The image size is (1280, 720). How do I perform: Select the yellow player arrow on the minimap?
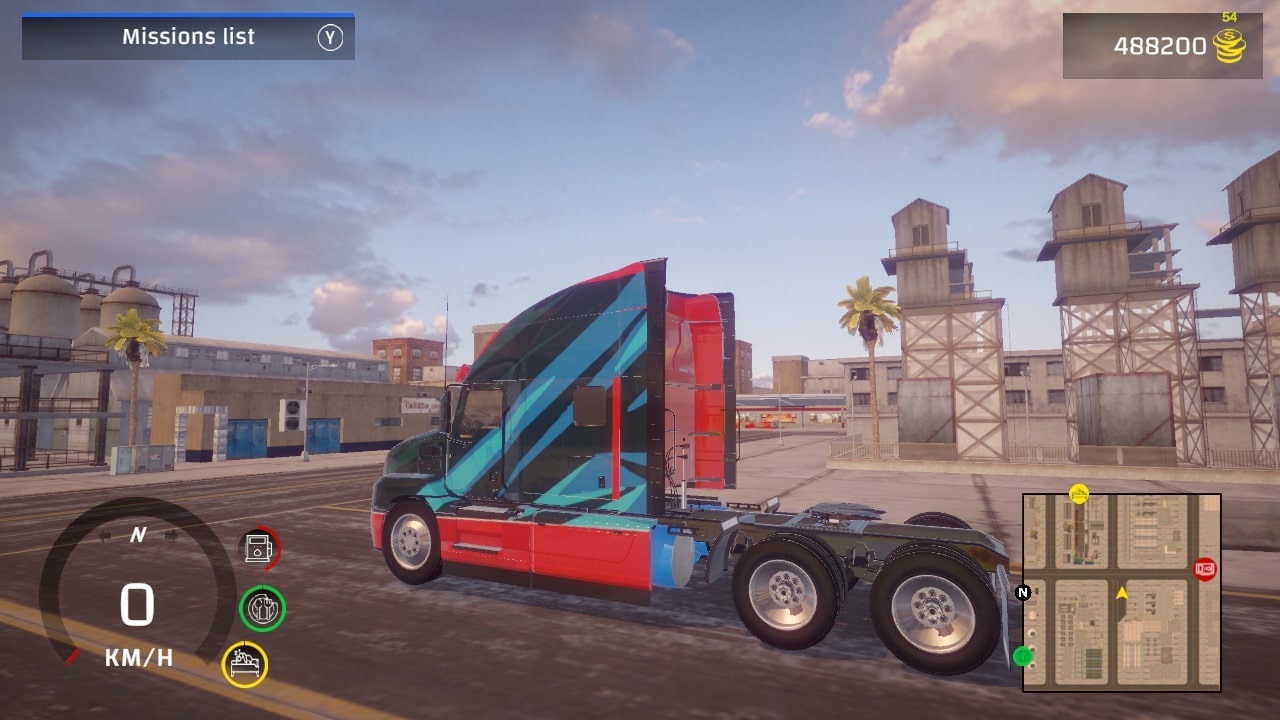(1122, 593)
